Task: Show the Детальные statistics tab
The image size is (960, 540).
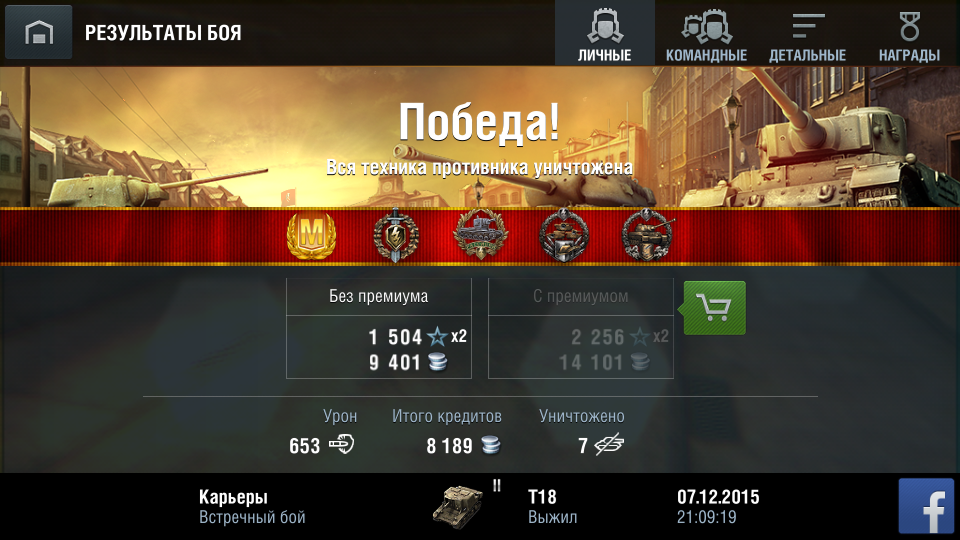Action: pos(807,33)
